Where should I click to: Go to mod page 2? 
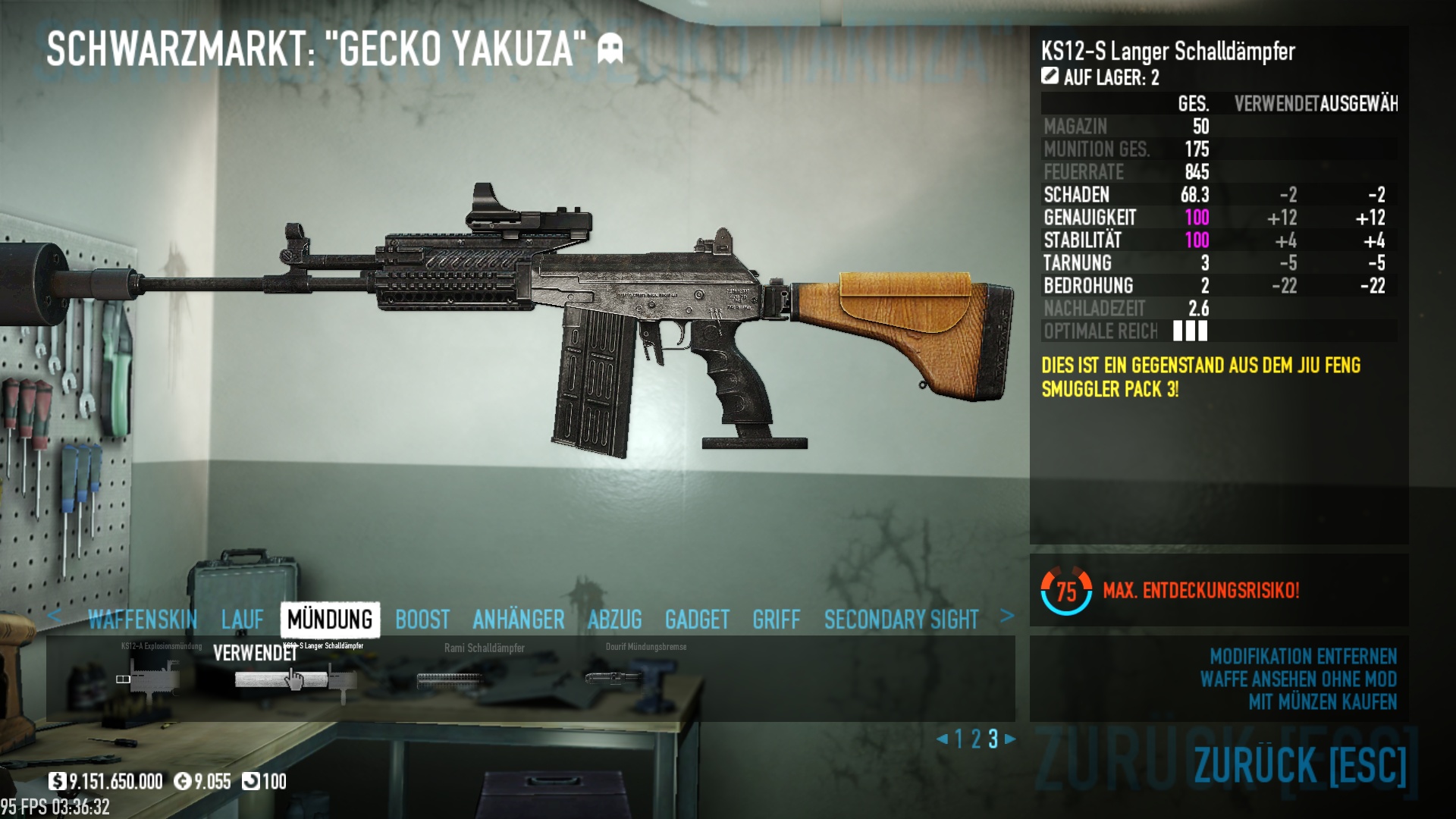pyautogui.click(x=976, y=739)
